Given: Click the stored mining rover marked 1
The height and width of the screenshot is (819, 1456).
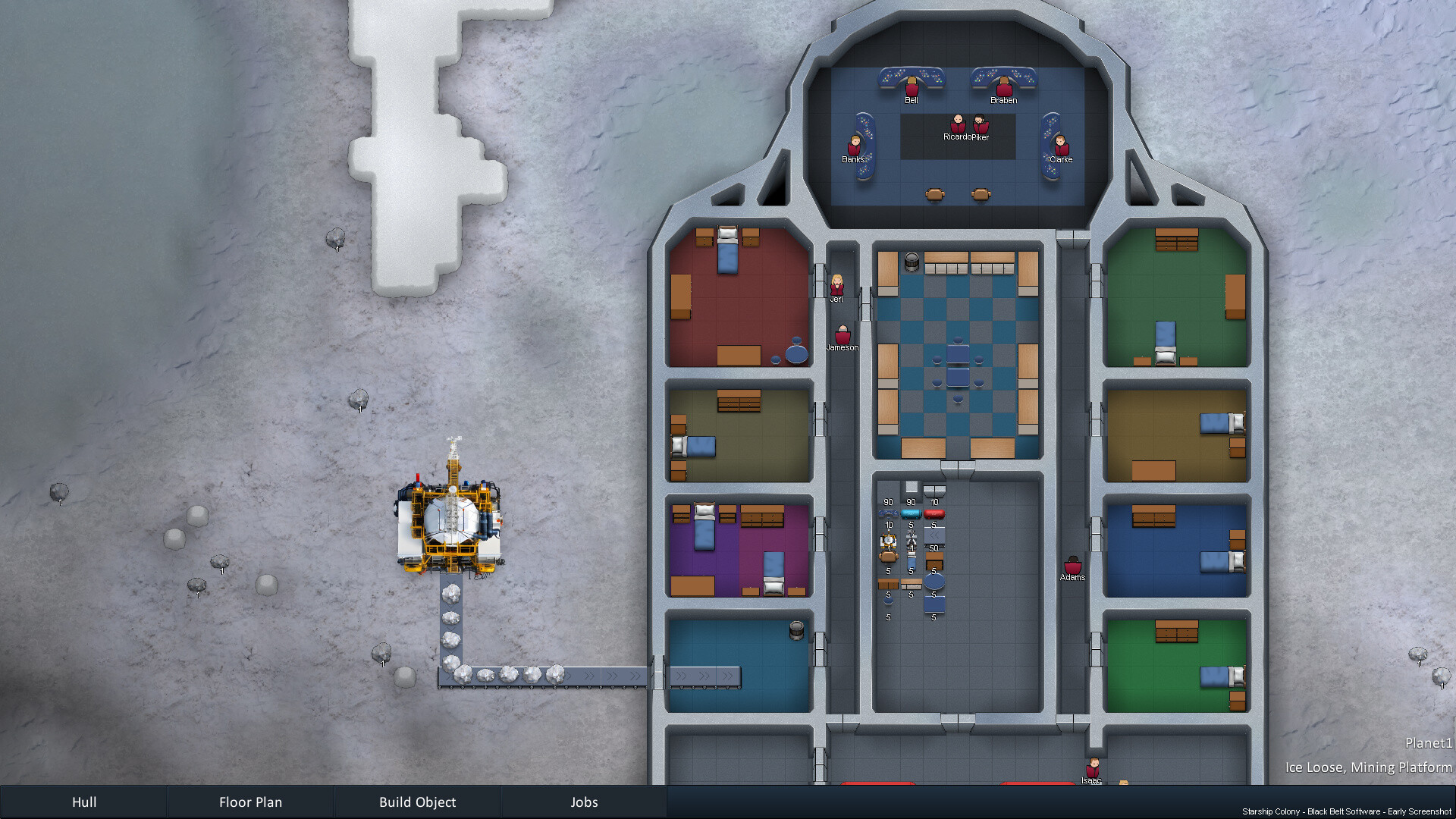Looking at the screenshot, I should [888, 538].
